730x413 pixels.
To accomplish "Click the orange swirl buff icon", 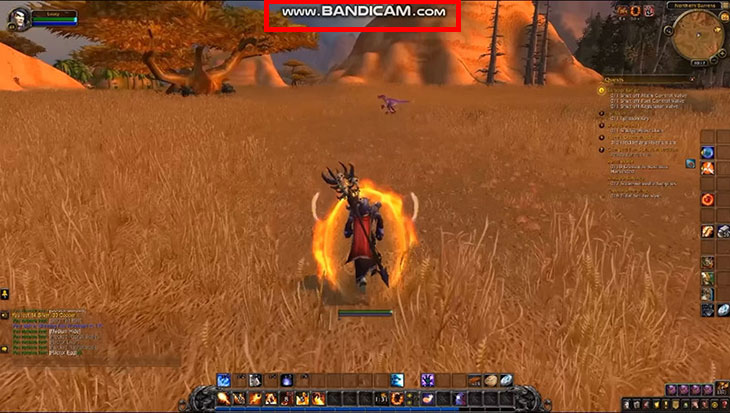I will click(x=636, y=10).
